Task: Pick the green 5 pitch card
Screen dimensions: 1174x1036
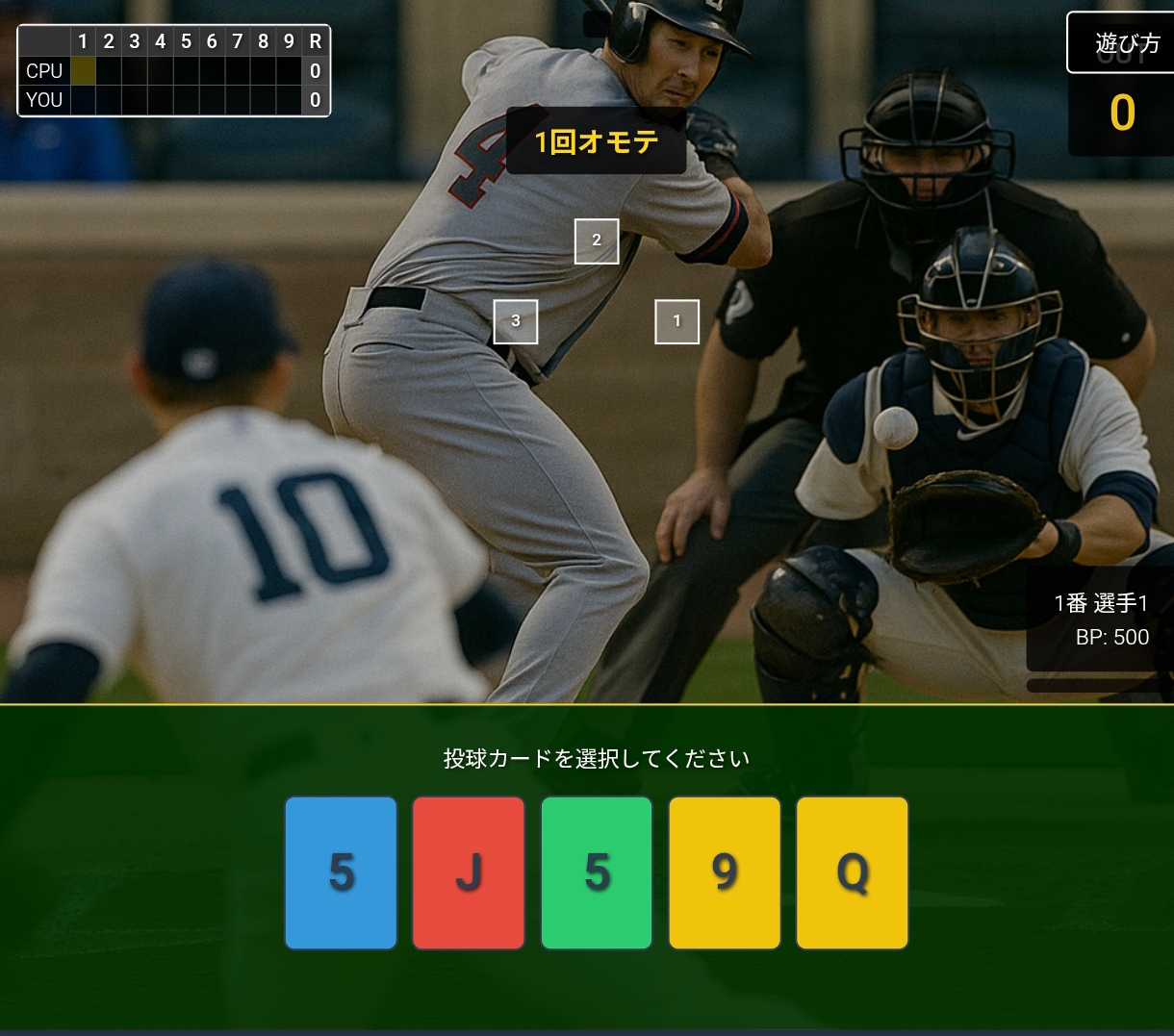Action: pyautogui.click(x=597, y=872)
